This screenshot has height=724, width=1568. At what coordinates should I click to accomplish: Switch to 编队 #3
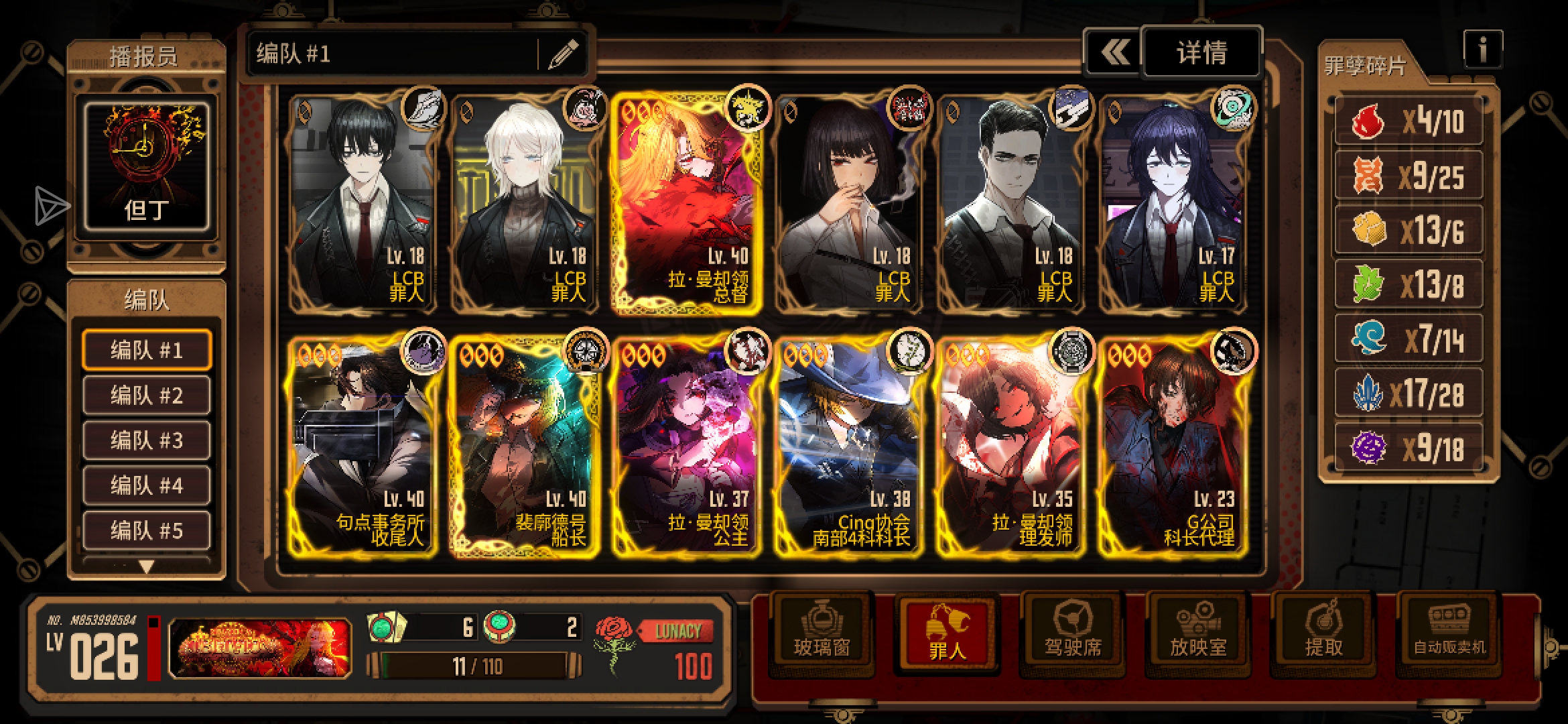pyautogui.click(x=147, y=440)
